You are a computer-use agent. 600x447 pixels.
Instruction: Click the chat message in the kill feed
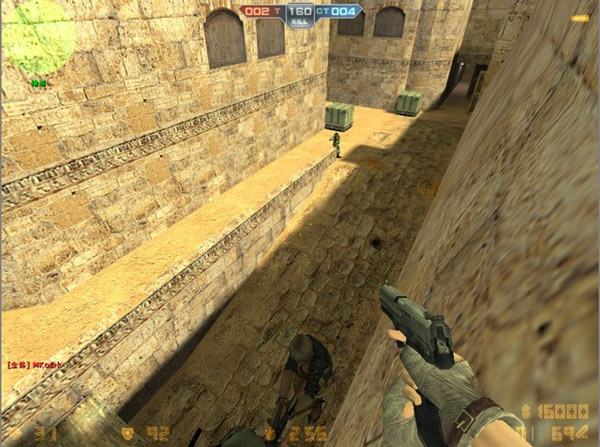pyautogui.click(x=35, y=365)
